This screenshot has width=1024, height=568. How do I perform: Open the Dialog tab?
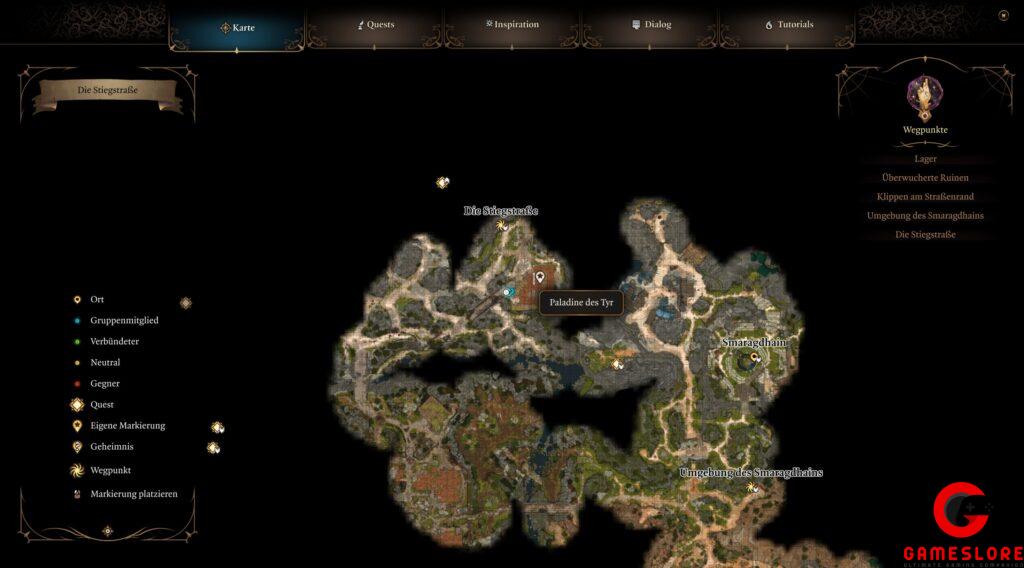click(x=651, y=25)
